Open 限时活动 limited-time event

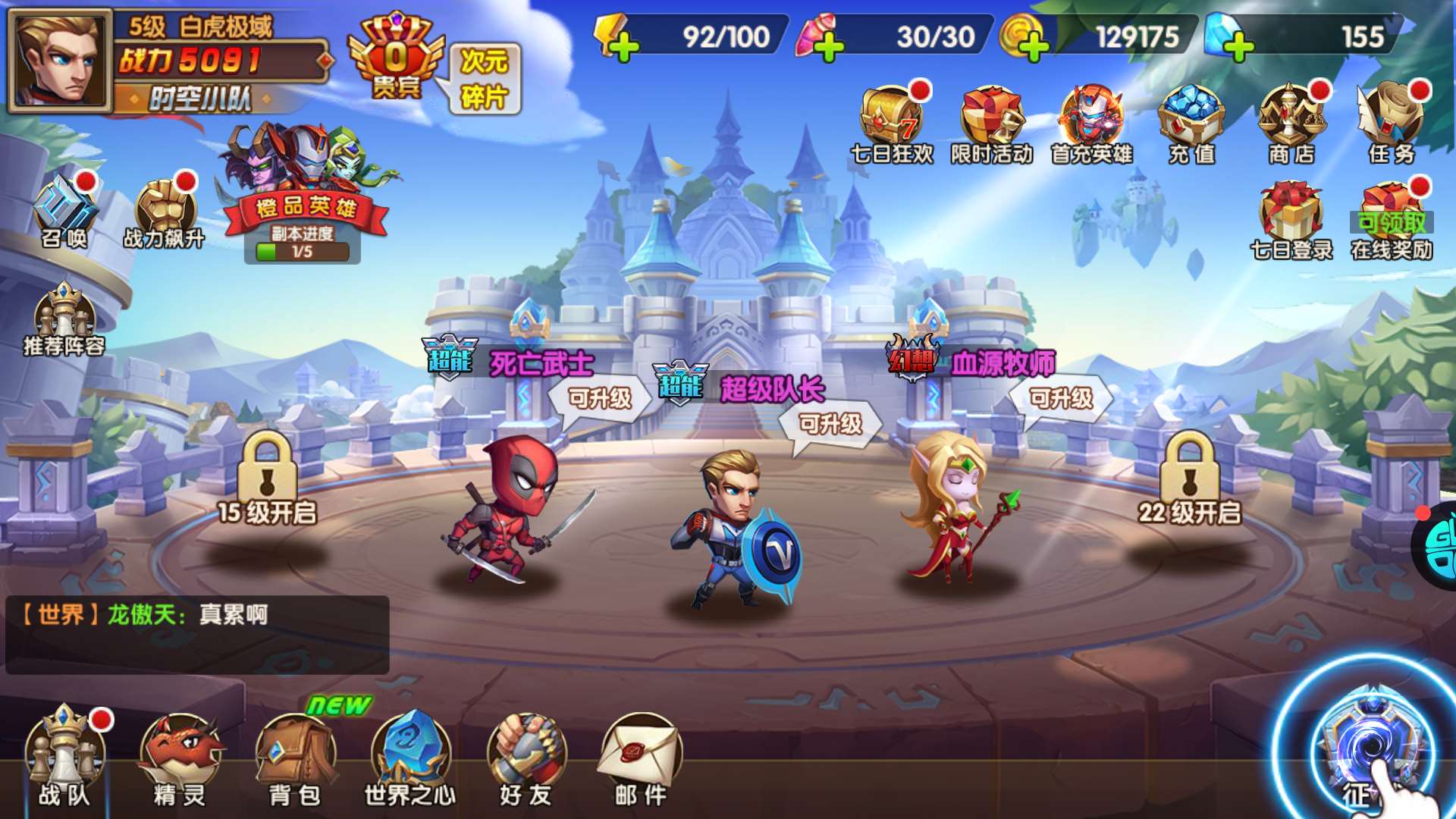(x=991, y=123)
